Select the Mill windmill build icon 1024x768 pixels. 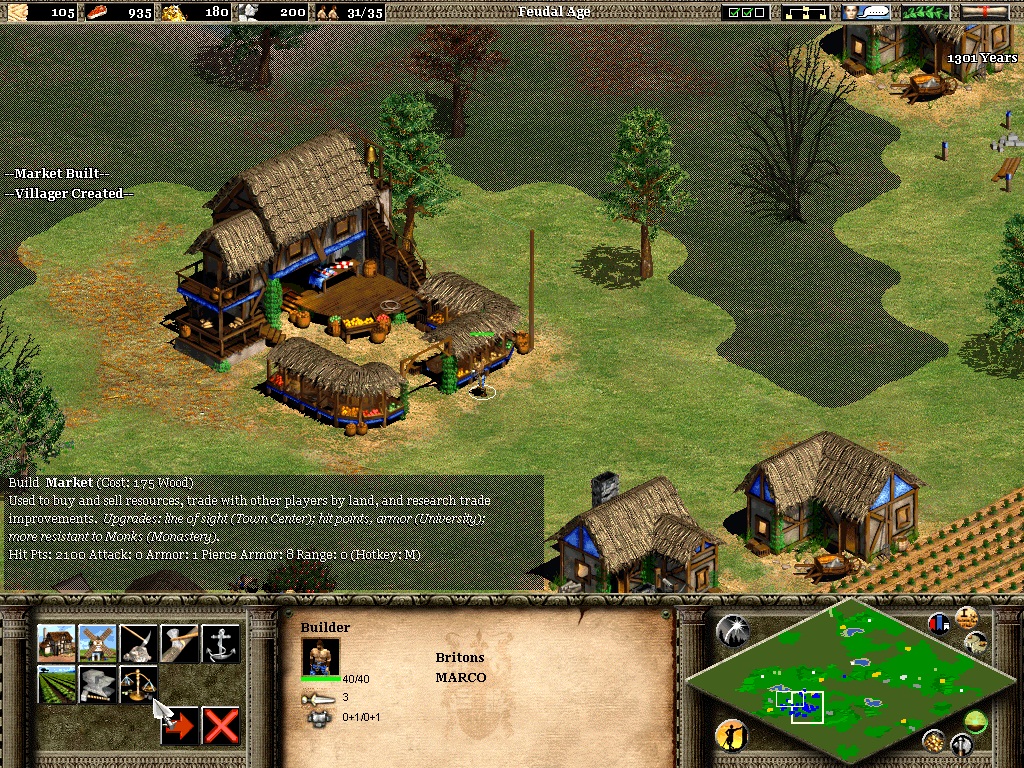98,644
